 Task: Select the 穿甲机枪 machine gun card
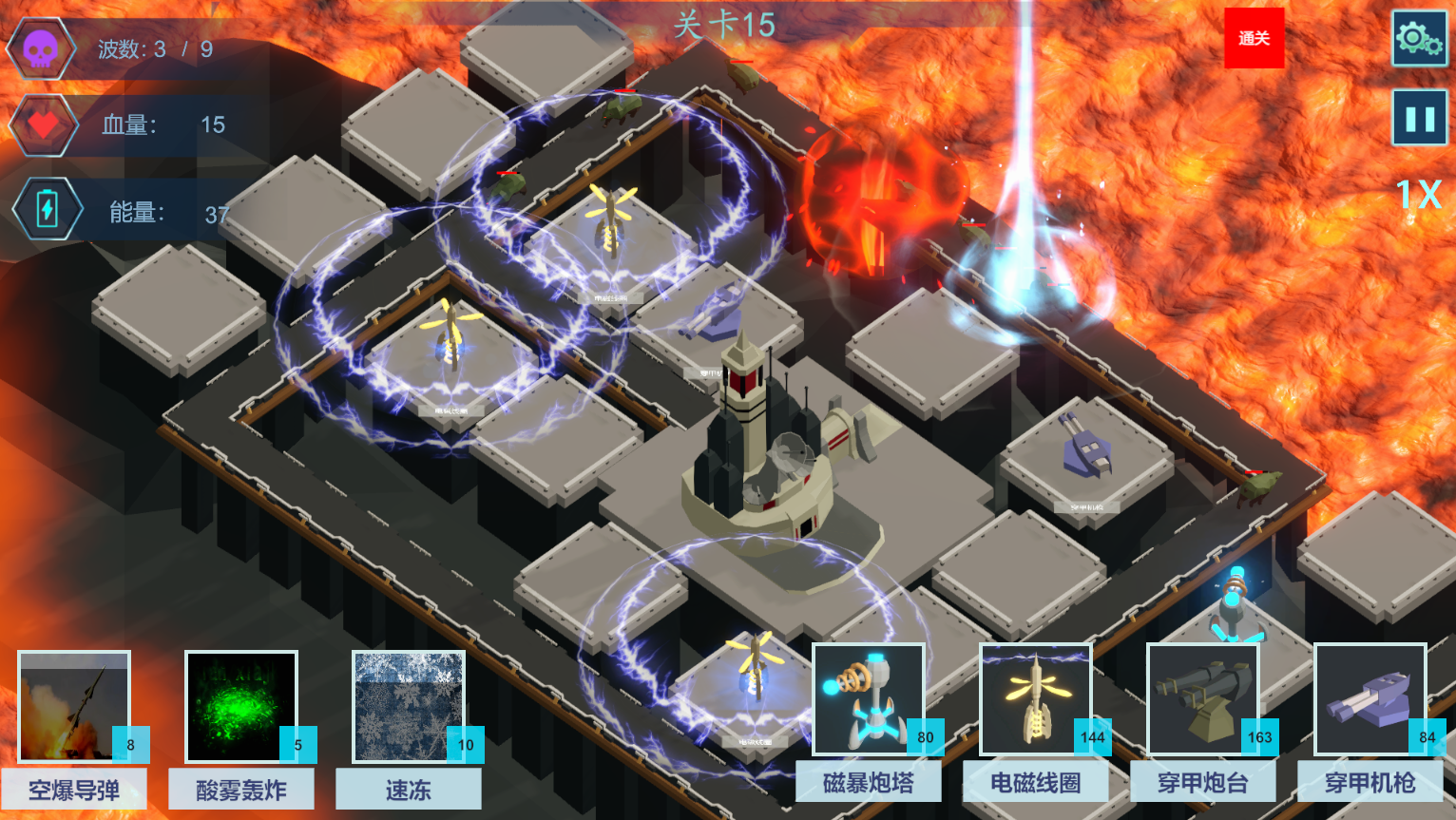(x=1370, y=700)
